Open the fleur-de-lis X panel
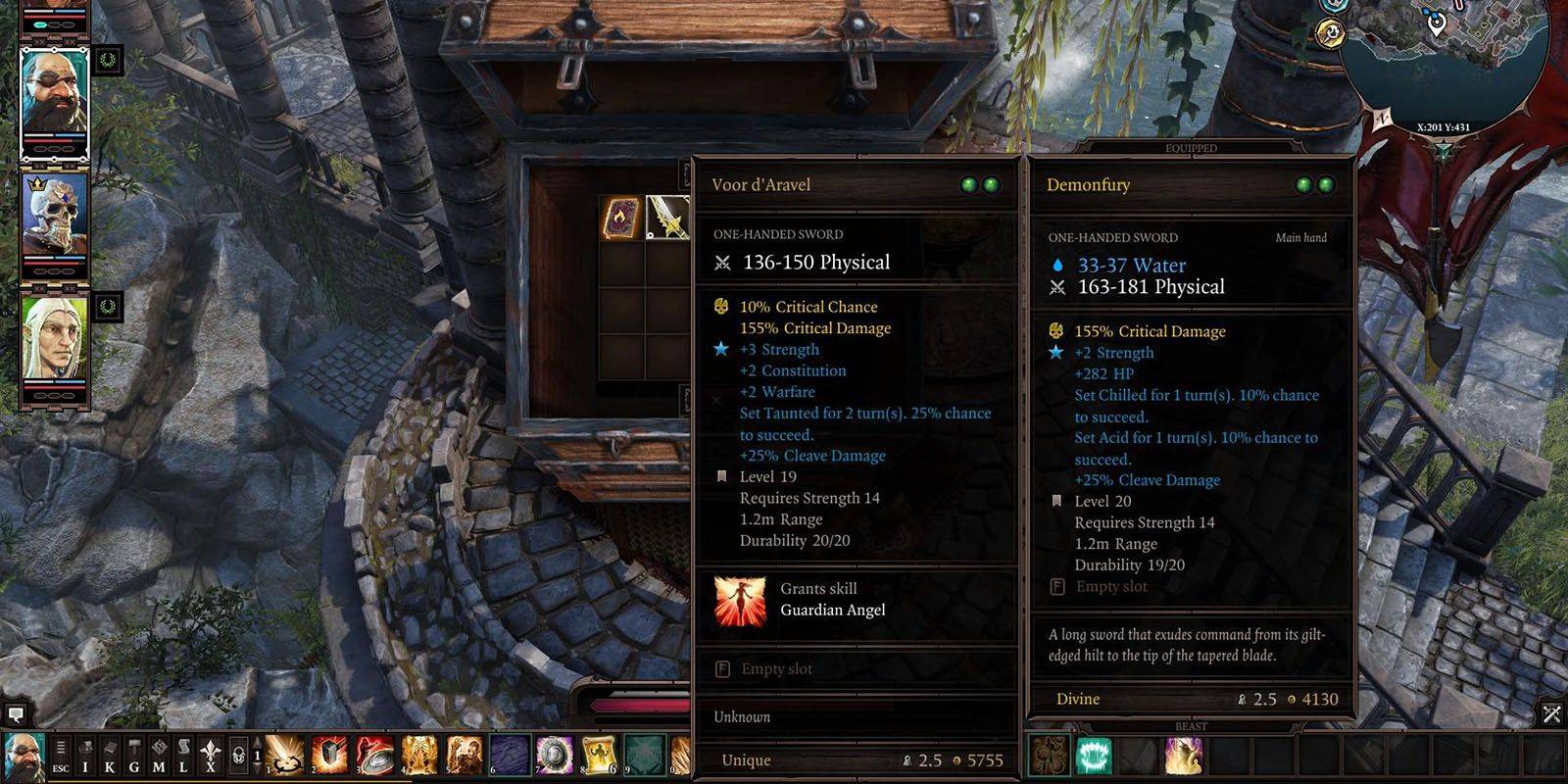 [x=210, y=757]
